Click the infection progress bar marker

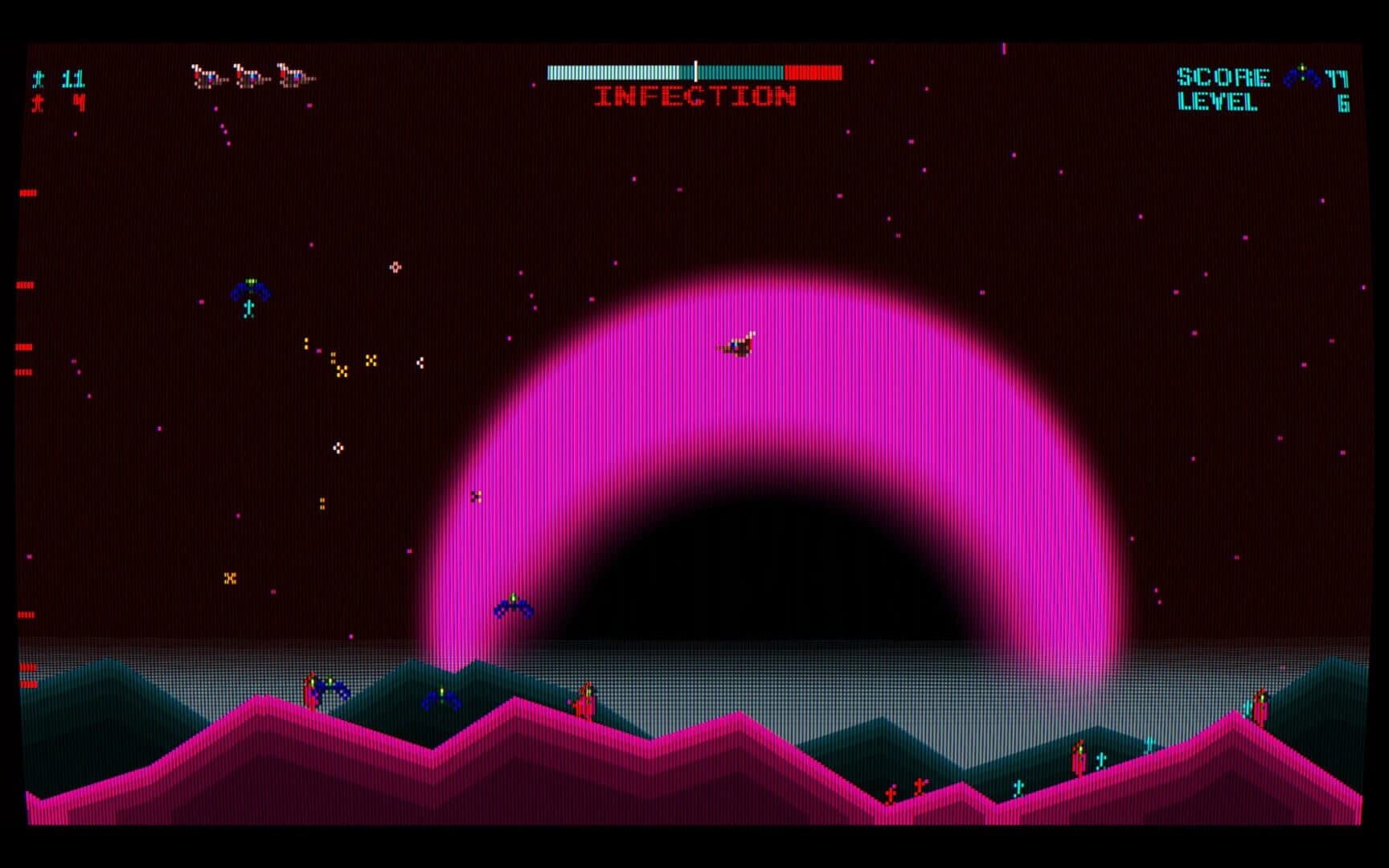click(x=696, y=71)
